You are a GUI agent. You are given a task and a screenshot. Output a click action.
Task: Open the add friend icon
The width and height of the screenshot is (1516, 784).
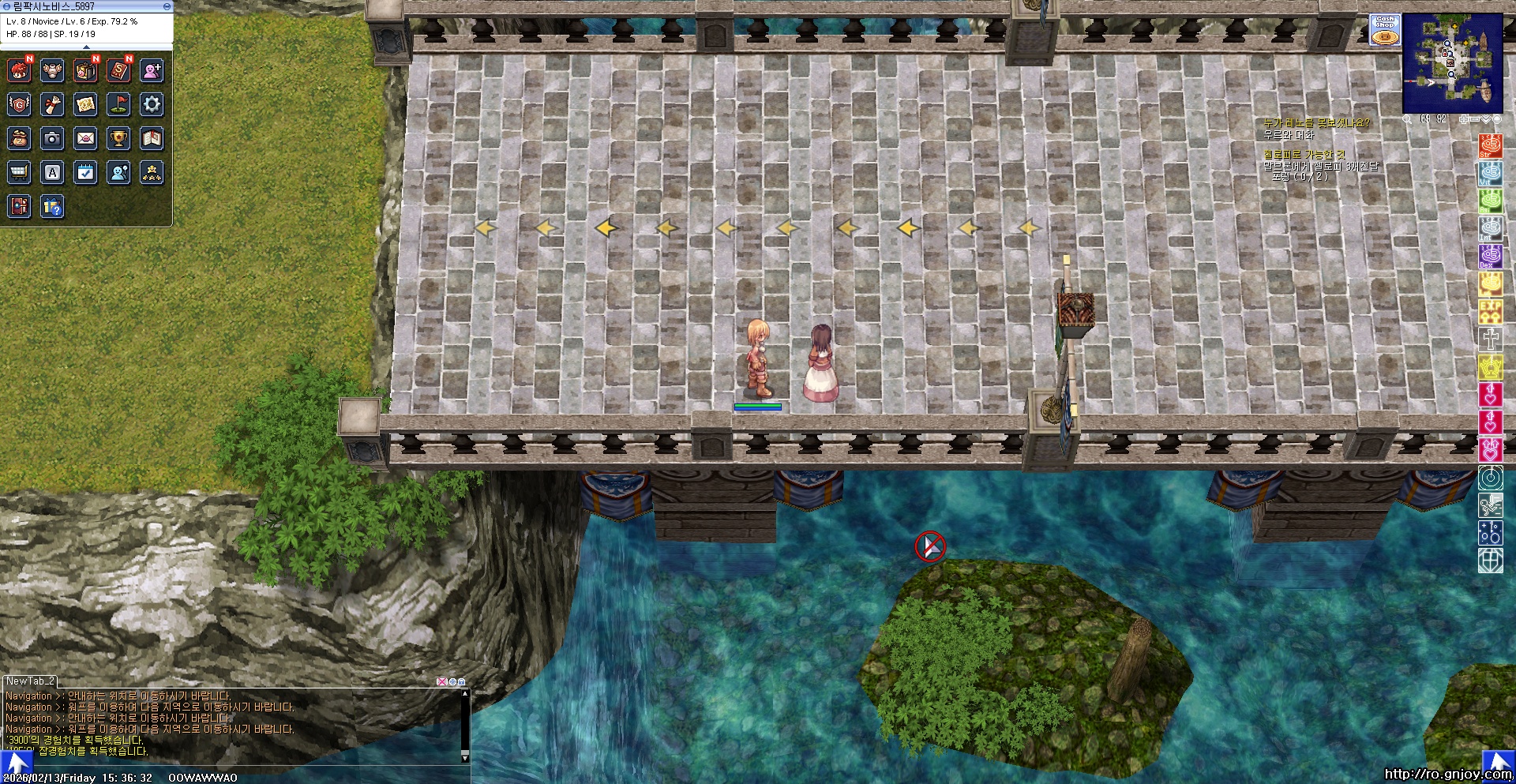coord(152,70)
